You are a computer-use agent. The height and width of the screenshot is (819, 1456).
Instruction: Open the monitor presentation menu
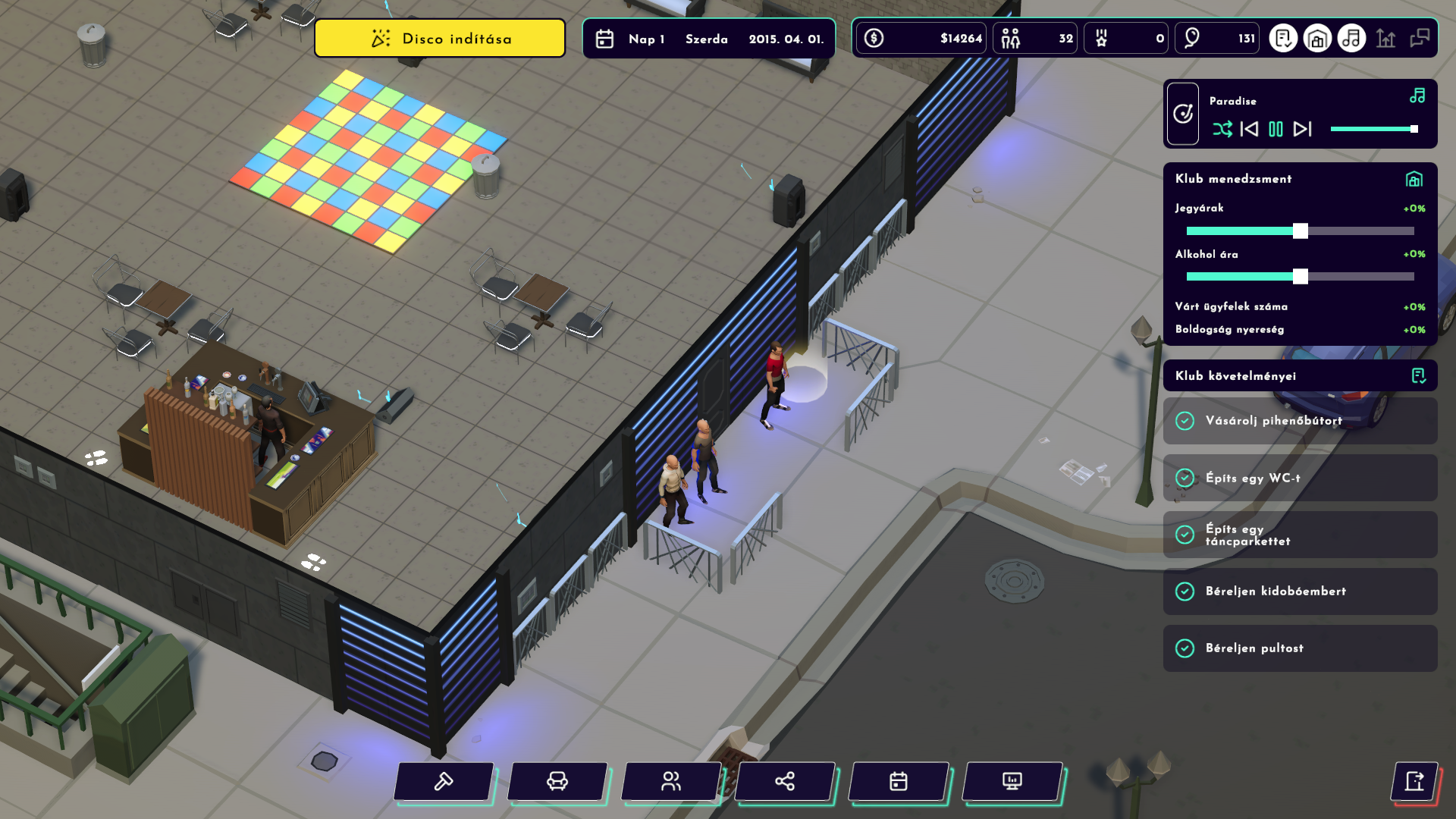click(1012, 781)
